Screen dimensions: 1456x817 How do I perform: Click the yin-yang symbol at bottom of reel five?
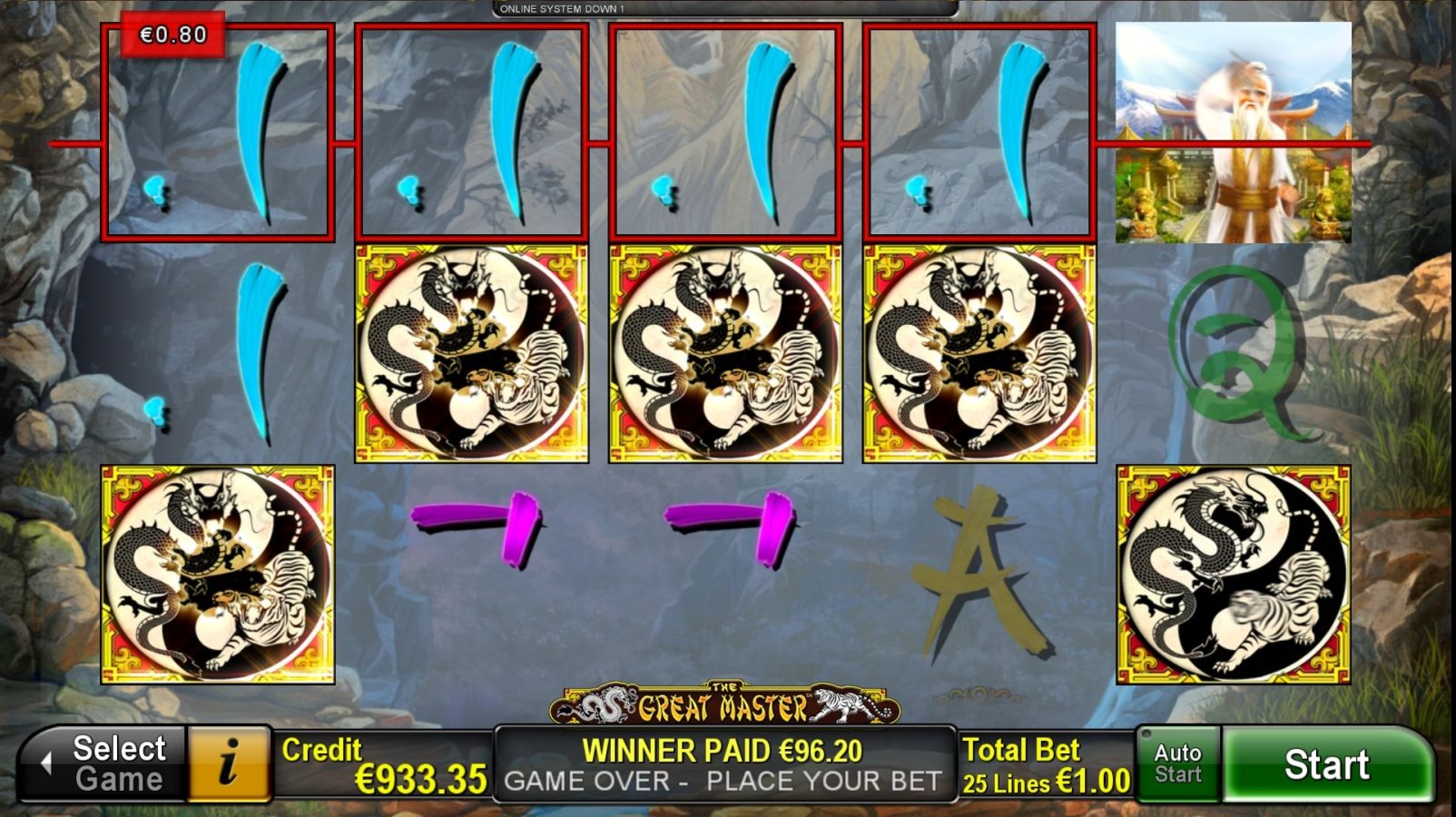point(1235,572)
